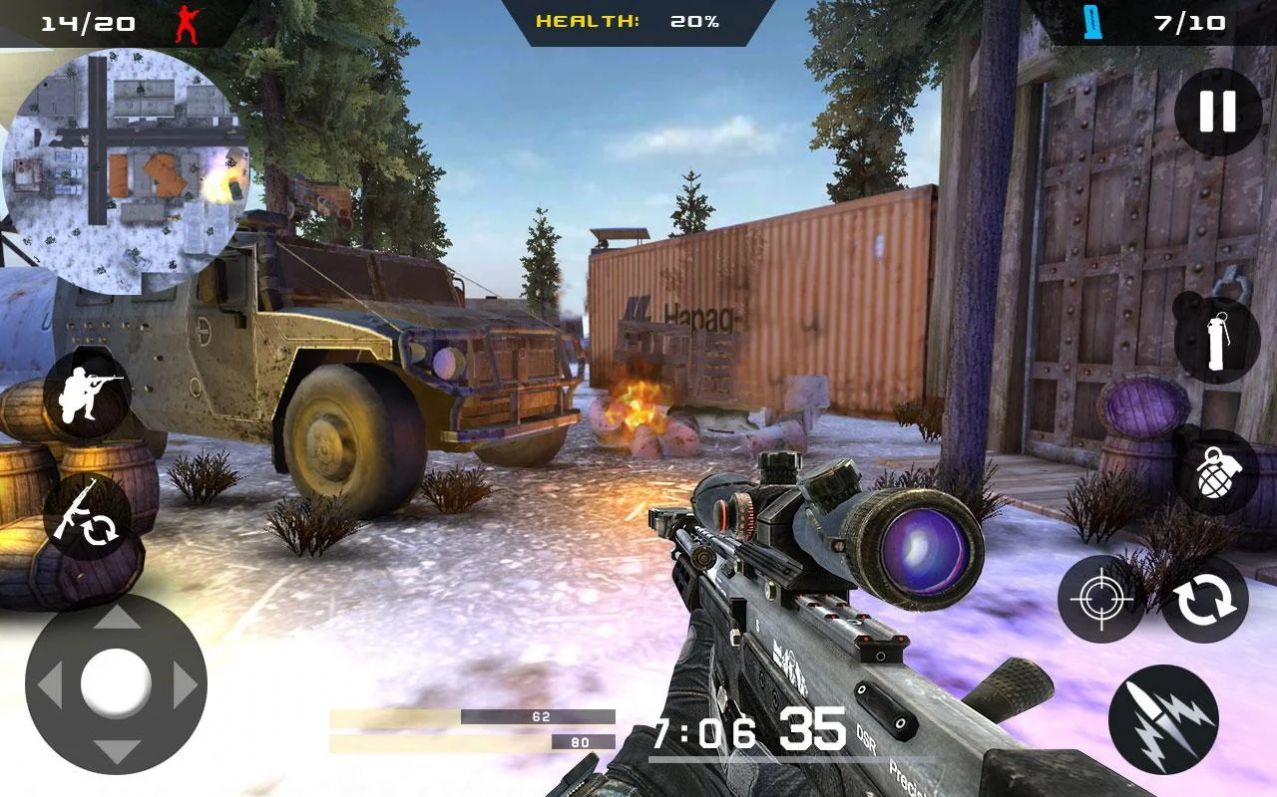1277x797 pixels.
Task: Tap the circular minimap
Action: [125, 170]
